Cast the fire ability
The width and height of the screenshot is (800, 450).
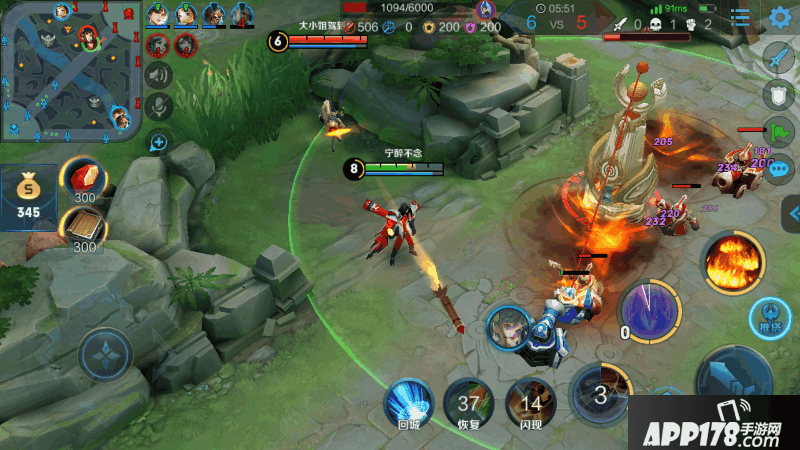[733, 263]
